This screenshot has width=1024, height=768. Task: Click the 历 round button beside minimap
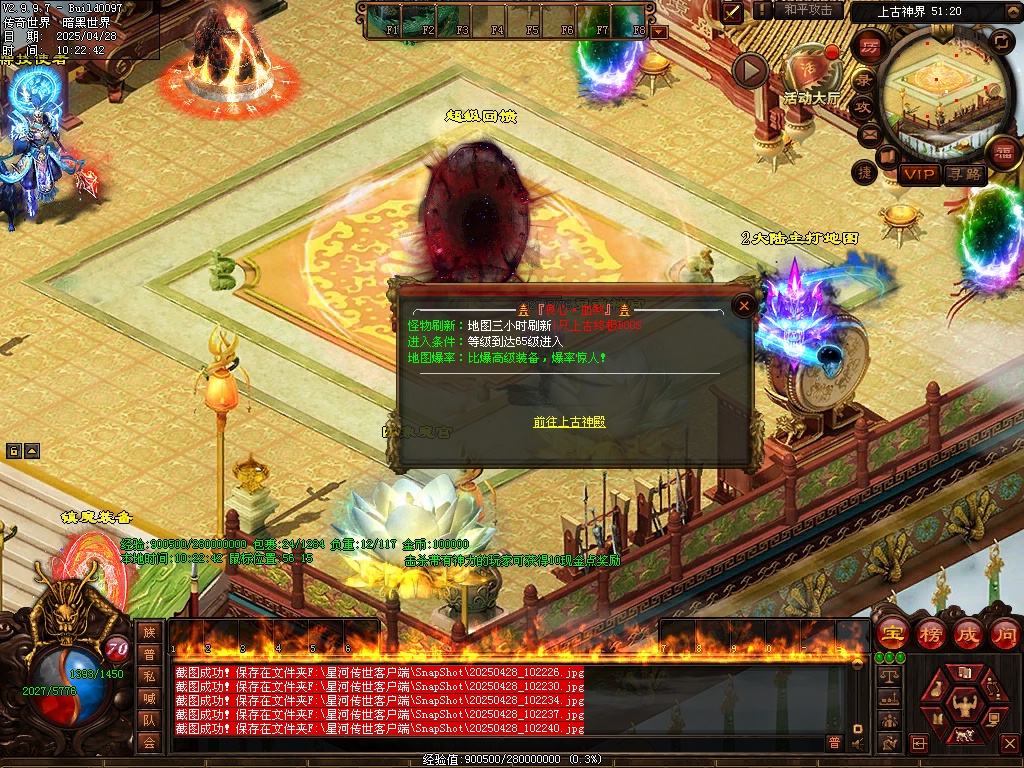(870, 46)
